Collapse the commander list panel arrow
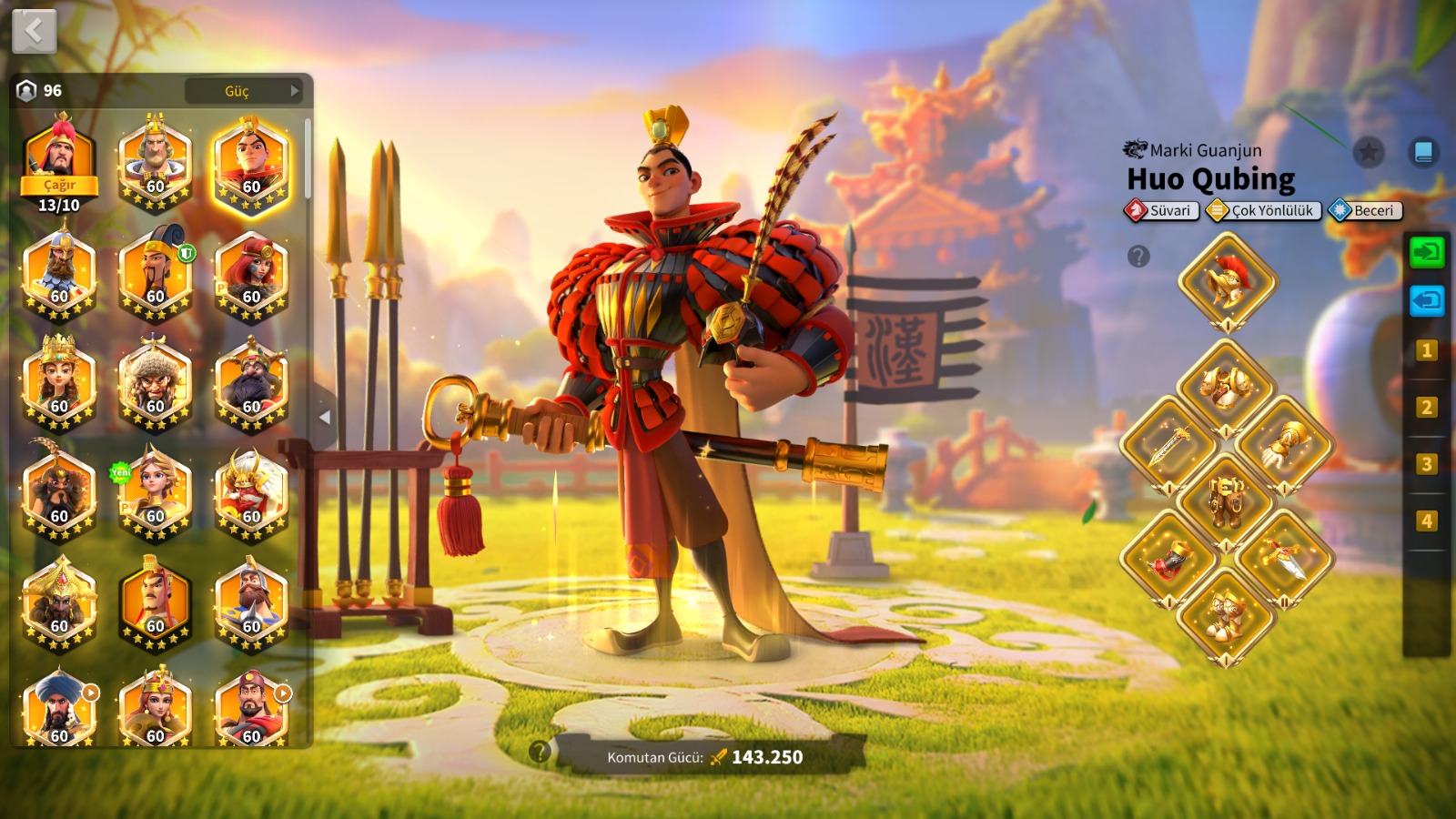This screenshot has height=819, width=1456. click(x=325, y=418)
